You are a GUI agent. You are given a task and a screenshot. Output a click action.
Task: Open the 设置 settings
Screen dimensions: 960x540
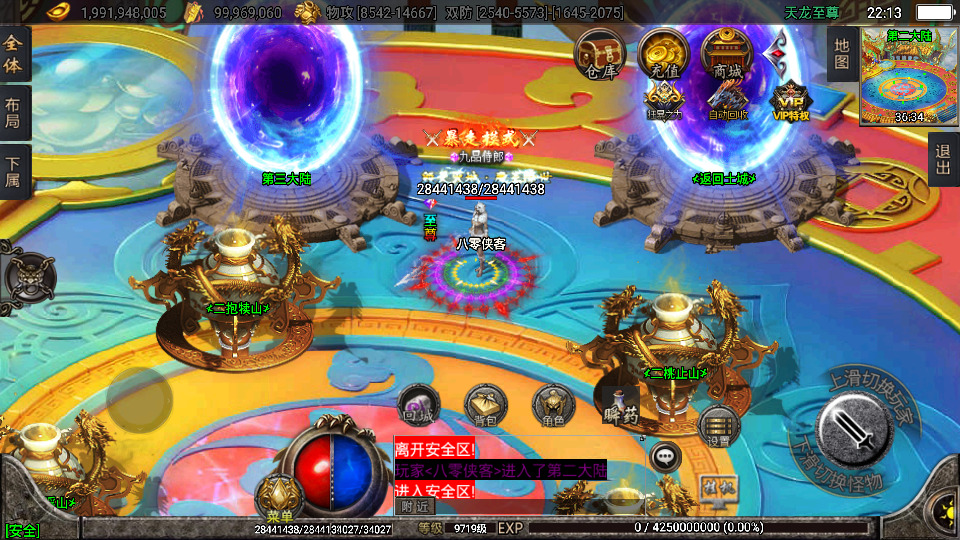tap(719, 426)
